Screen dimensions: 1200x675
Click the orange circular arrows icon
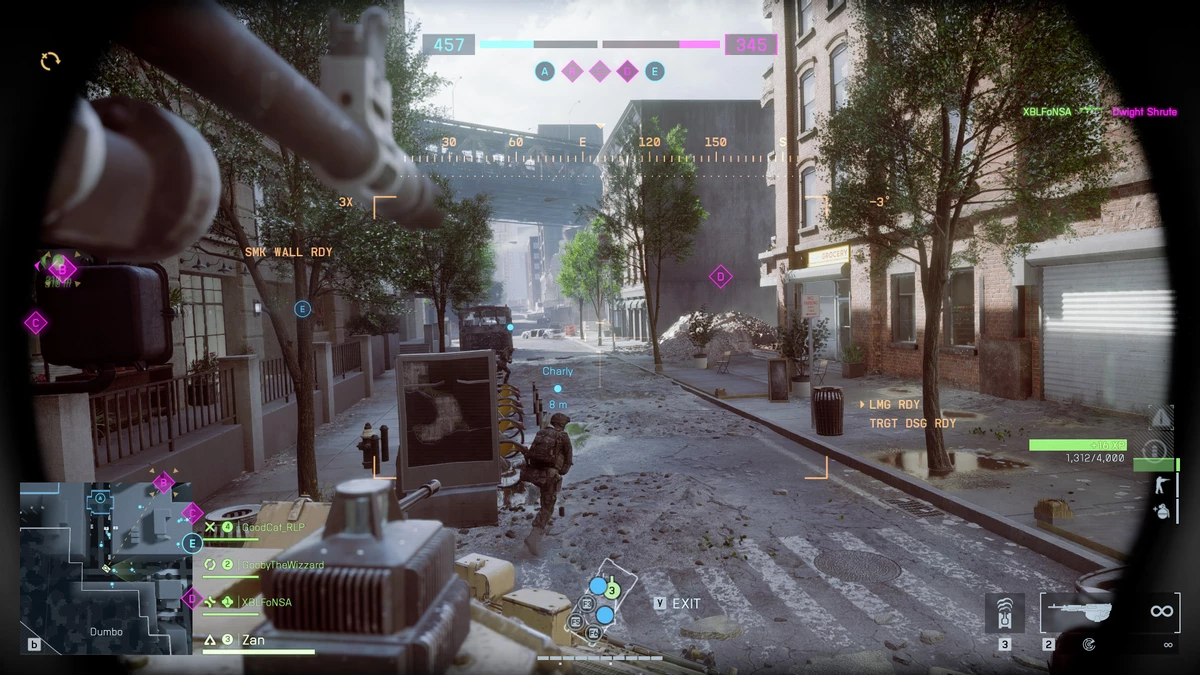click(x=50, y=61)
